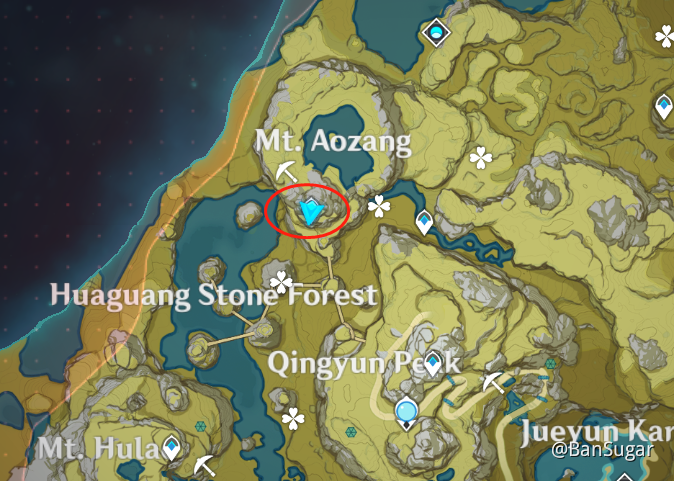Click the flower marker right of the red circle
The image size is (674, 481).
tap(379, 206)
